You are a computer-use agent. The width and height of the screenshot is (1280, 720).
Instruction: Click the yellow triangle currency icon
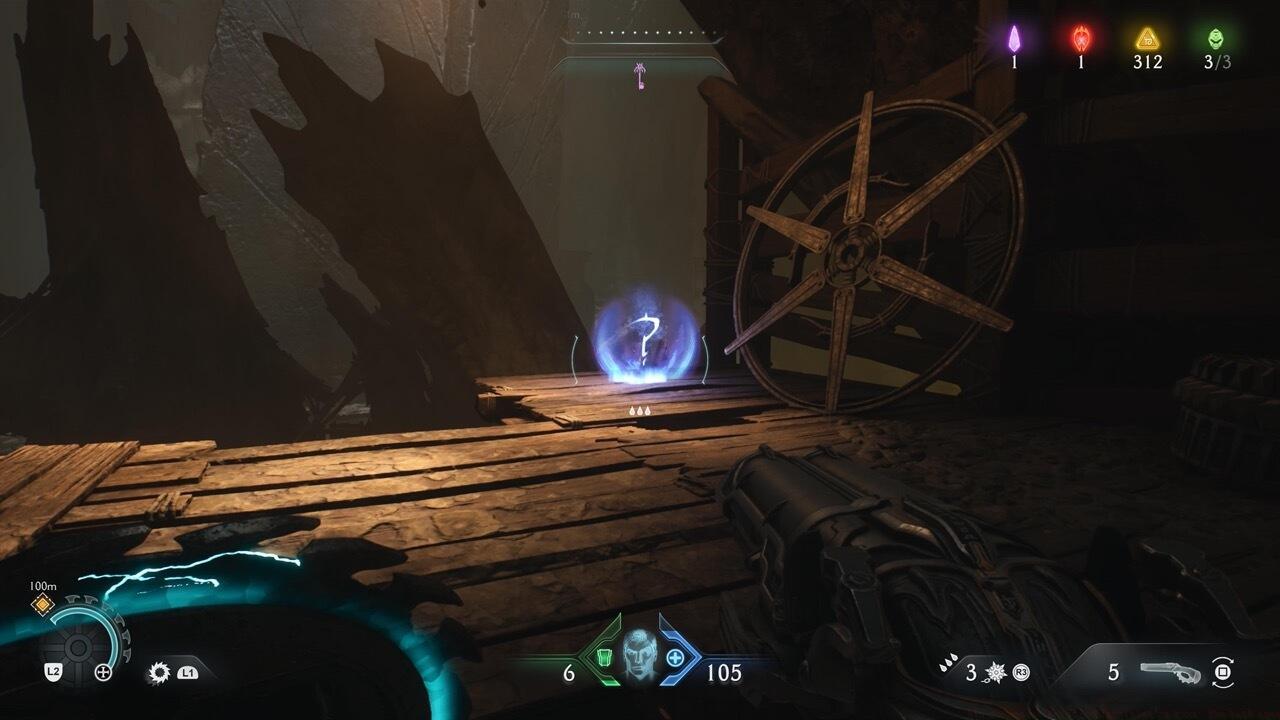click(x=1147, y=38)
